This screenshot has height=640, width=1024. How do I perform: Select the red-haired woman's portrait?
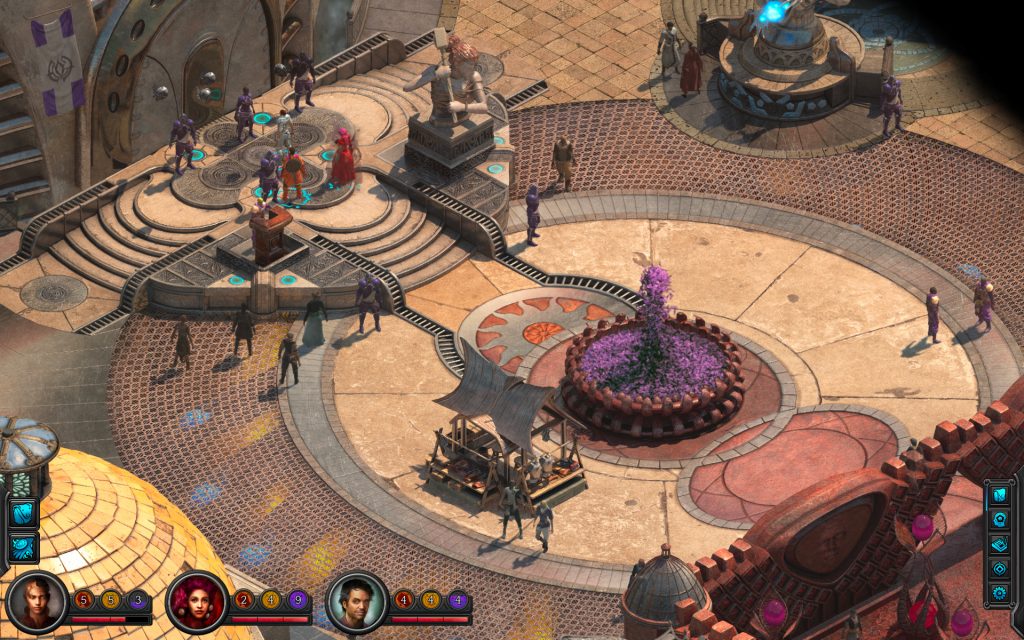[196, 602]
